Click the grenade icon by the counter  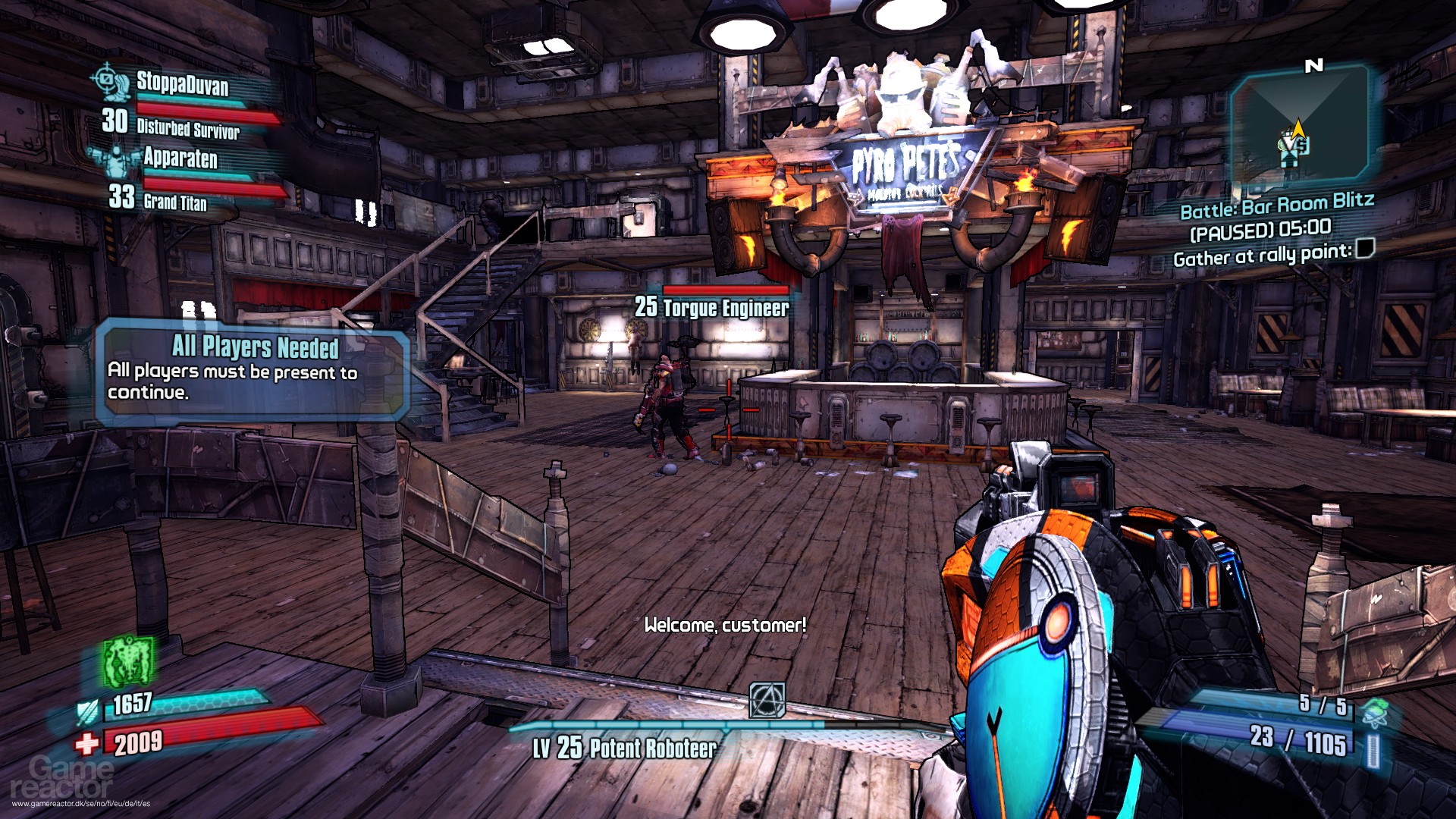1374,711
